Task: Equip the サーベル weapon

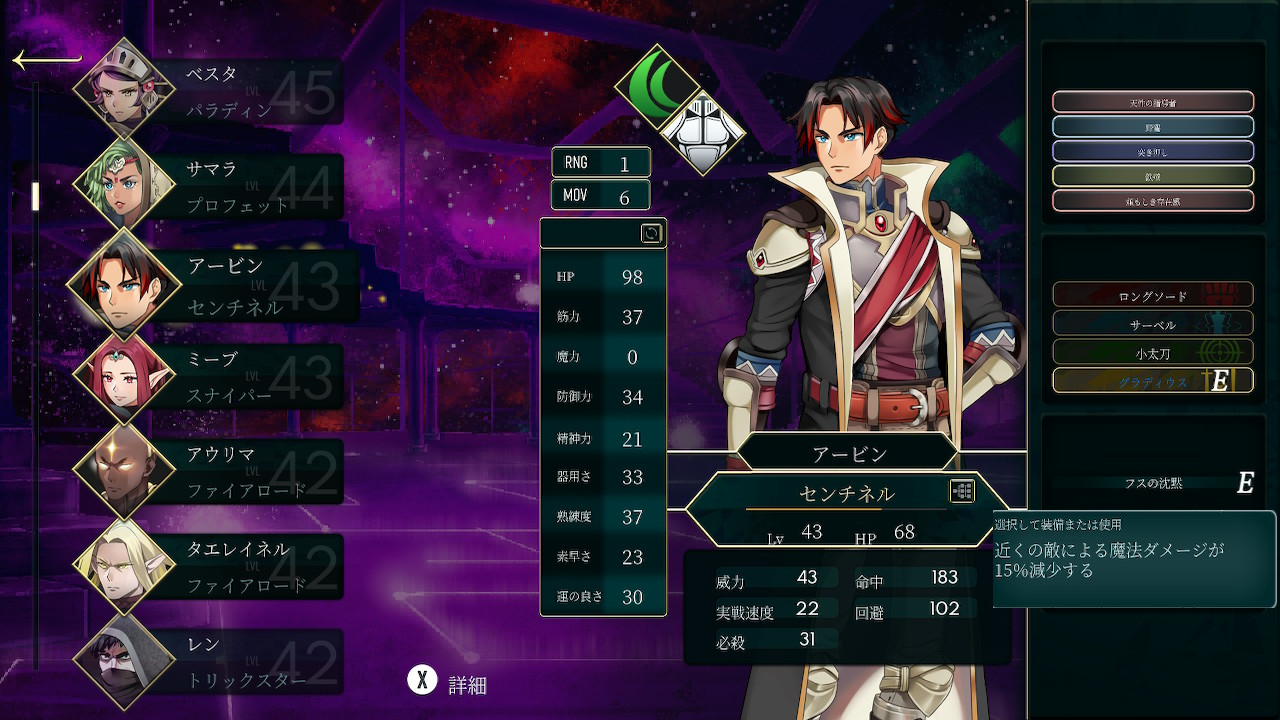Action: pos(1152,324)
